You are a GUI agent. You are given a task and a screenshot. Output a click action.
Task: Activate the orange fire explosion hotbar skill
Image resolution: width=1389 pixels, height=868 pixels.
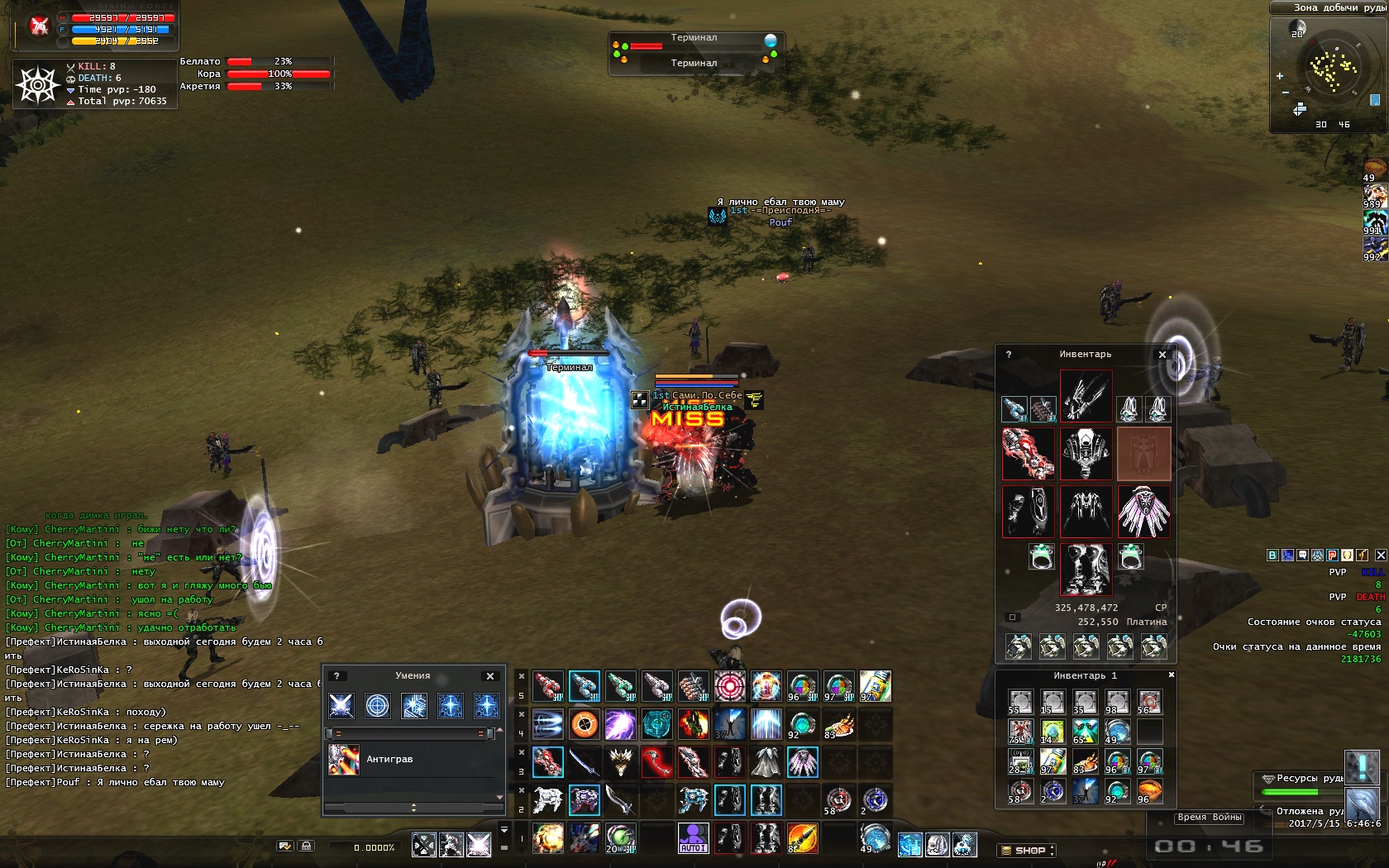pyautogui.click(x=547, y=838)
